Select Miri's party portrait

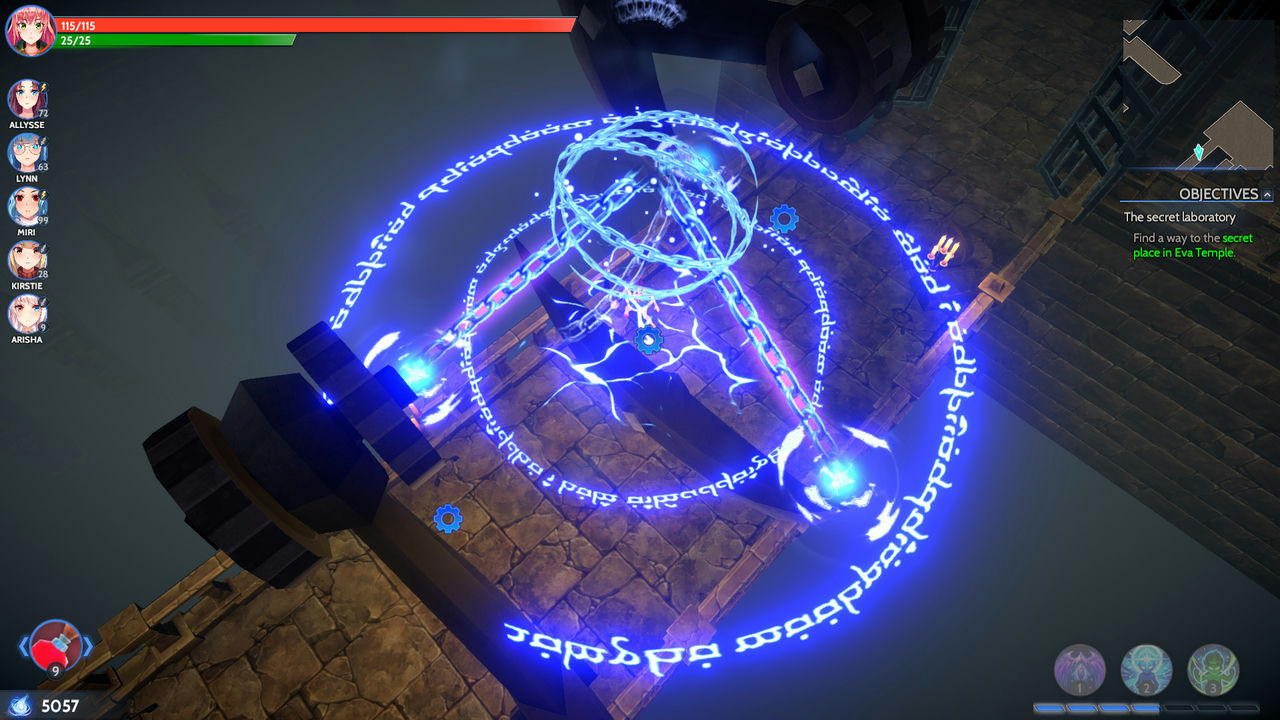30,207
